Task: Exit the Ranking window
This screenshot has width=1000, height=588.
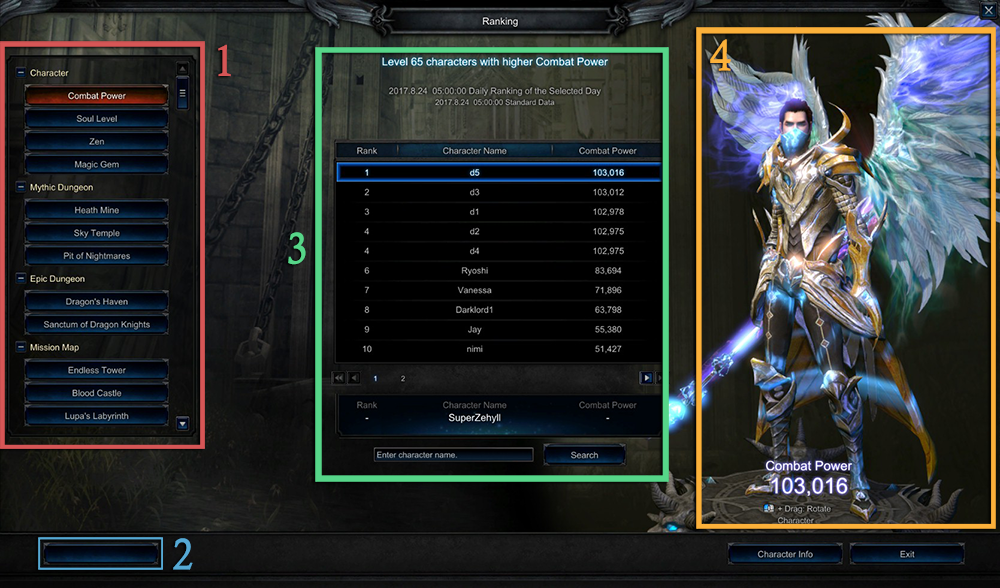Action: click(x=906, y=554)
